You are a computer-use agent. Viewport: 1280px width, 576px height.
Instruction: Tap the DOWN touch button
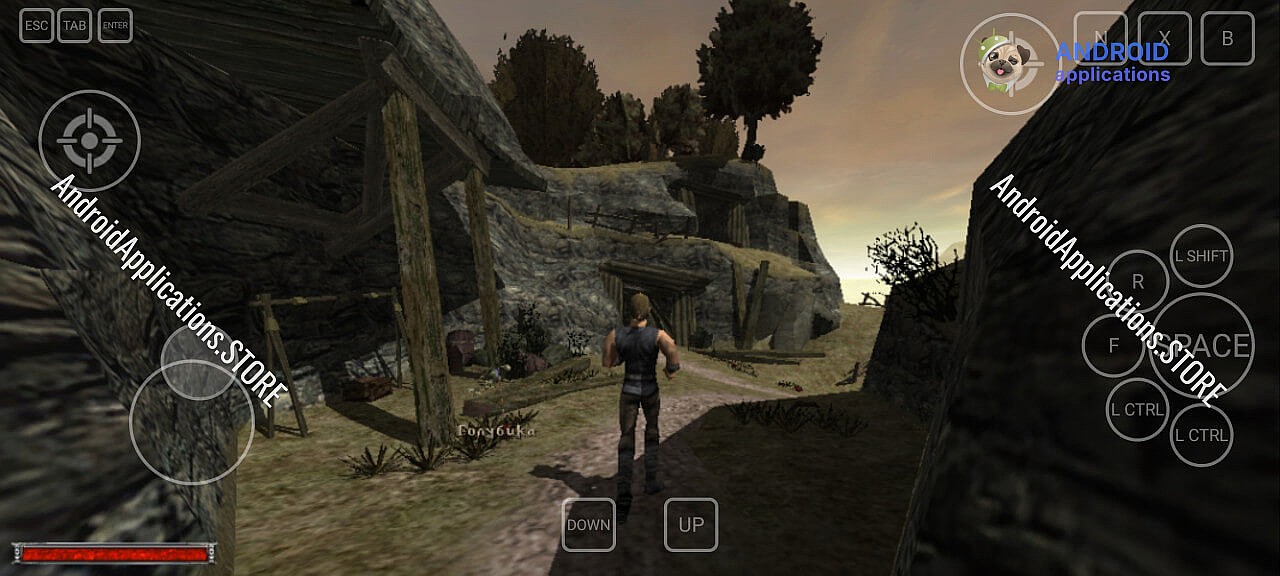588,525
